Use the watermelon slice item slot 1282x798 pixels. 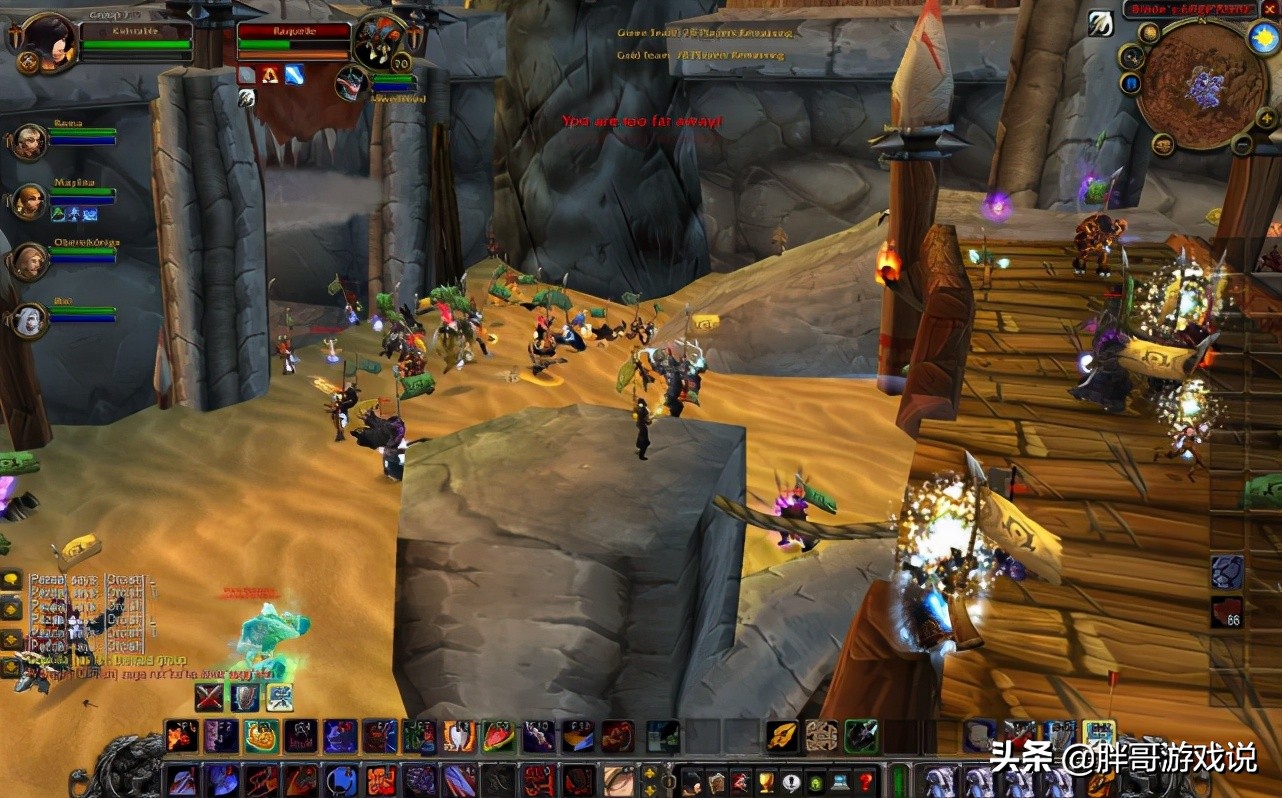point(498,737)
